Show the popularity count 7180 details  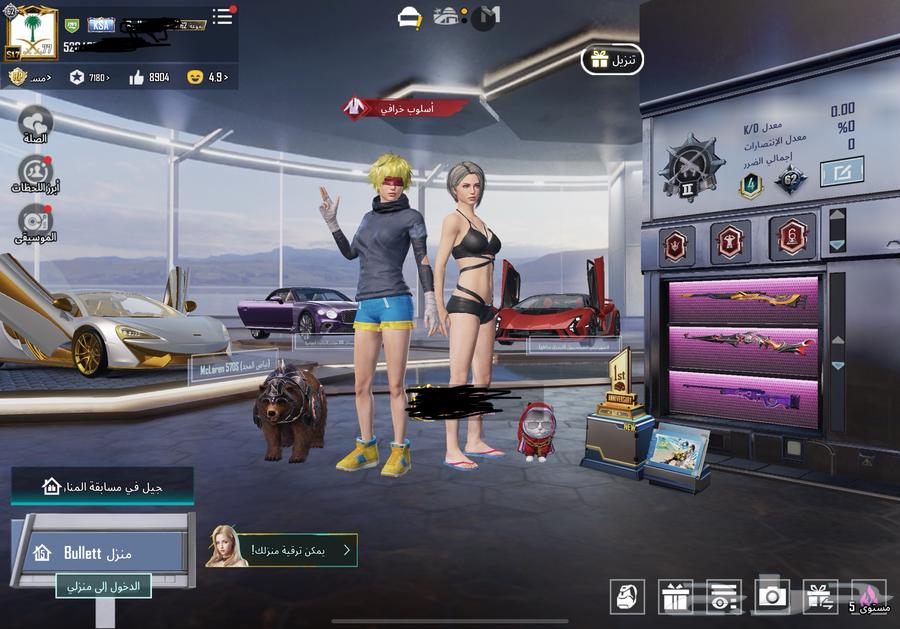[87, 77]
